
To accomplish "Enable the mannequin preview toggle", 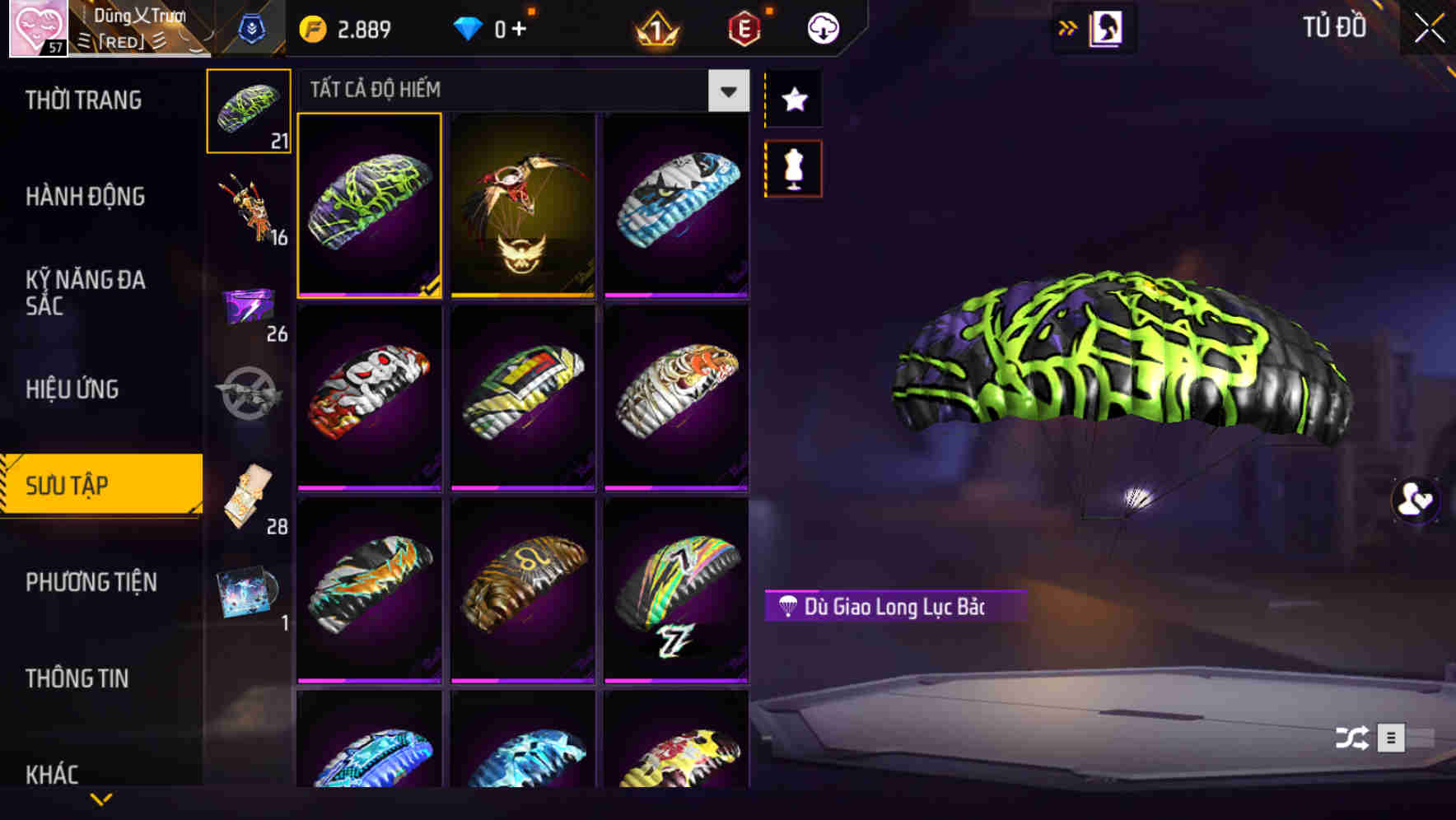I will 792,167.
